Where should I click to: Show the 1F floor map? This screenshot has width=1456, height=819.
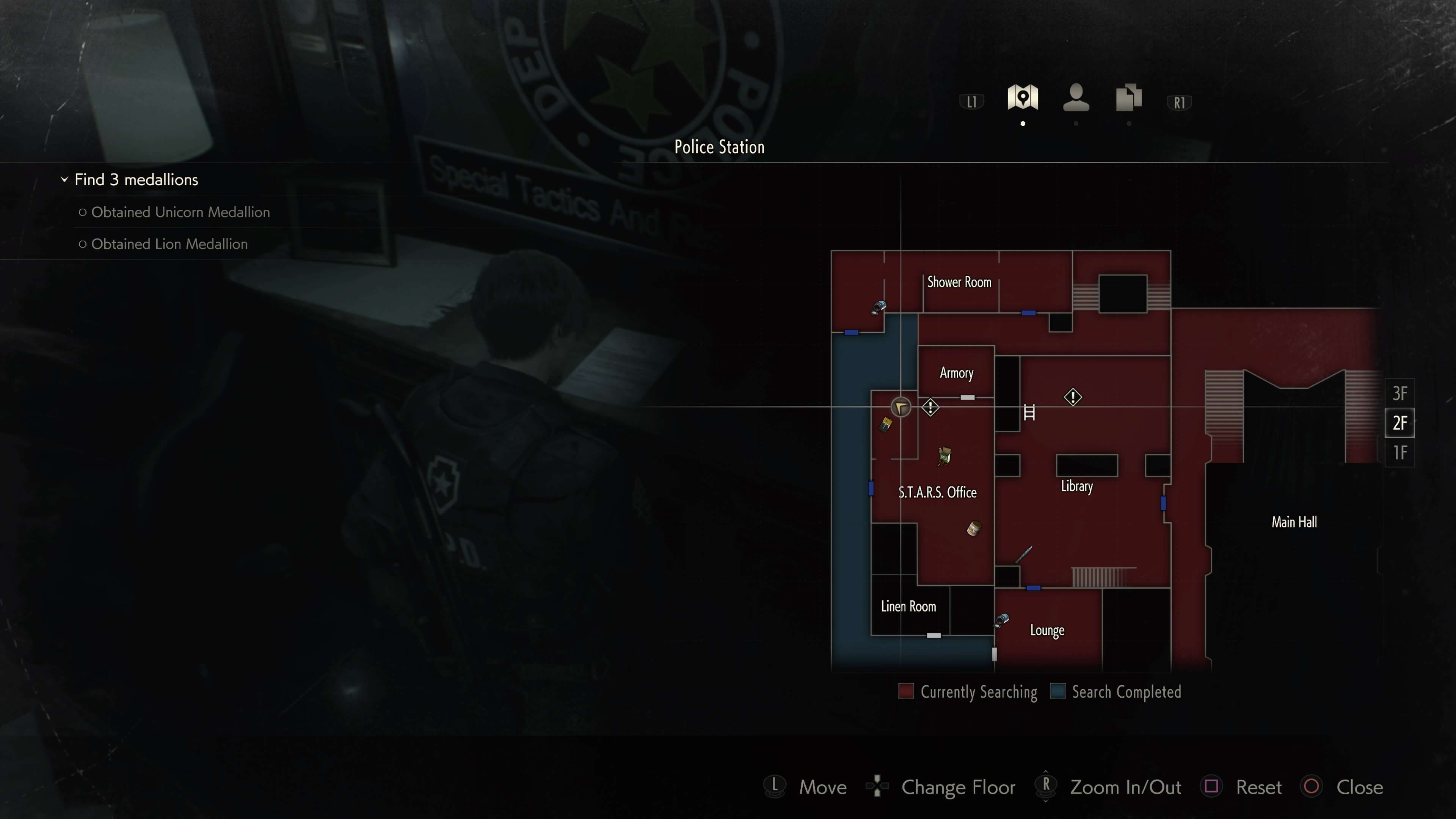click(x=1400, y=453)
